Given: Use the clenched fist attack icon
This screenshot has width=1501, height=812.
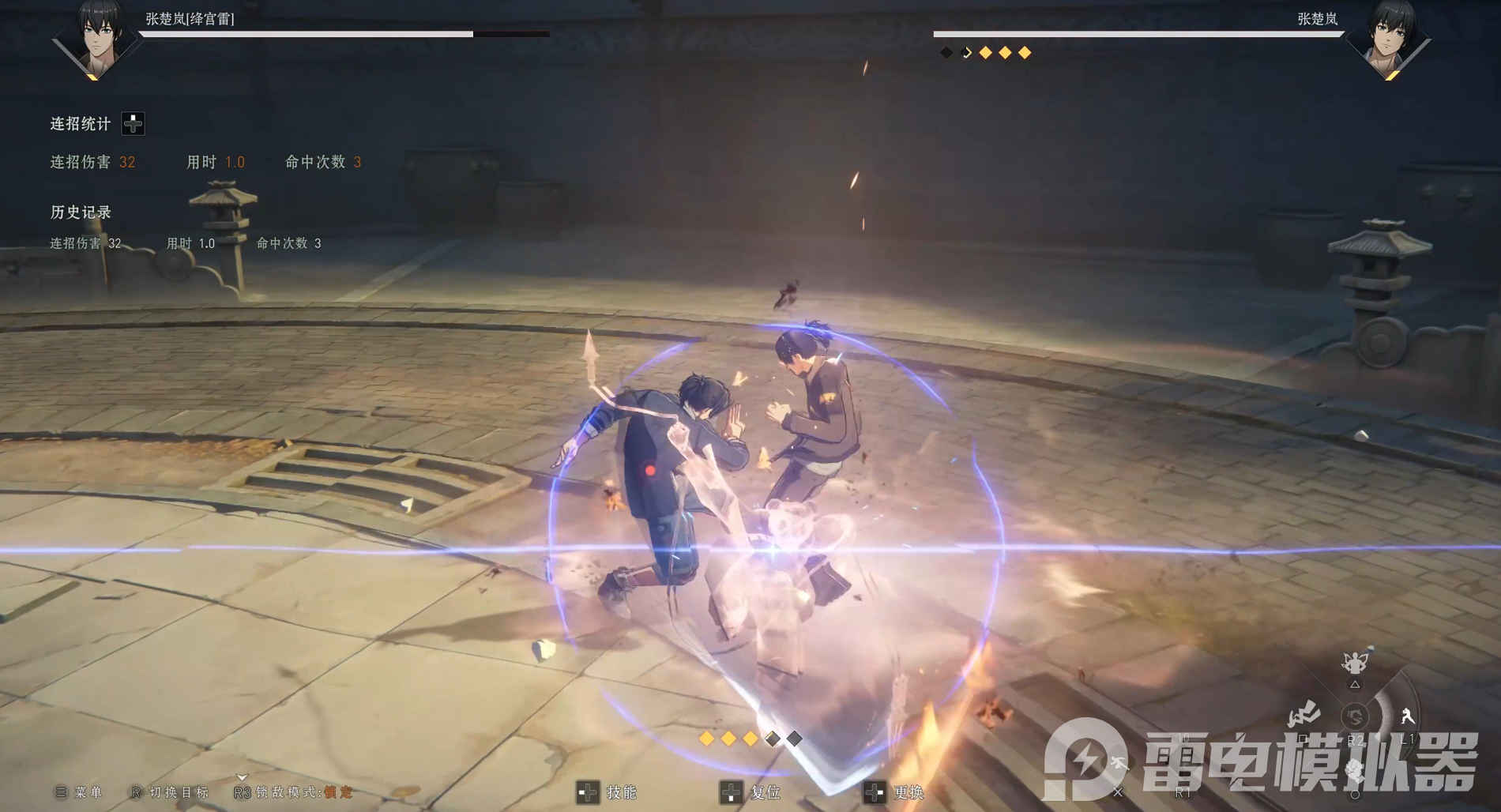Looking at the screenshot, I should point(1354,770).
